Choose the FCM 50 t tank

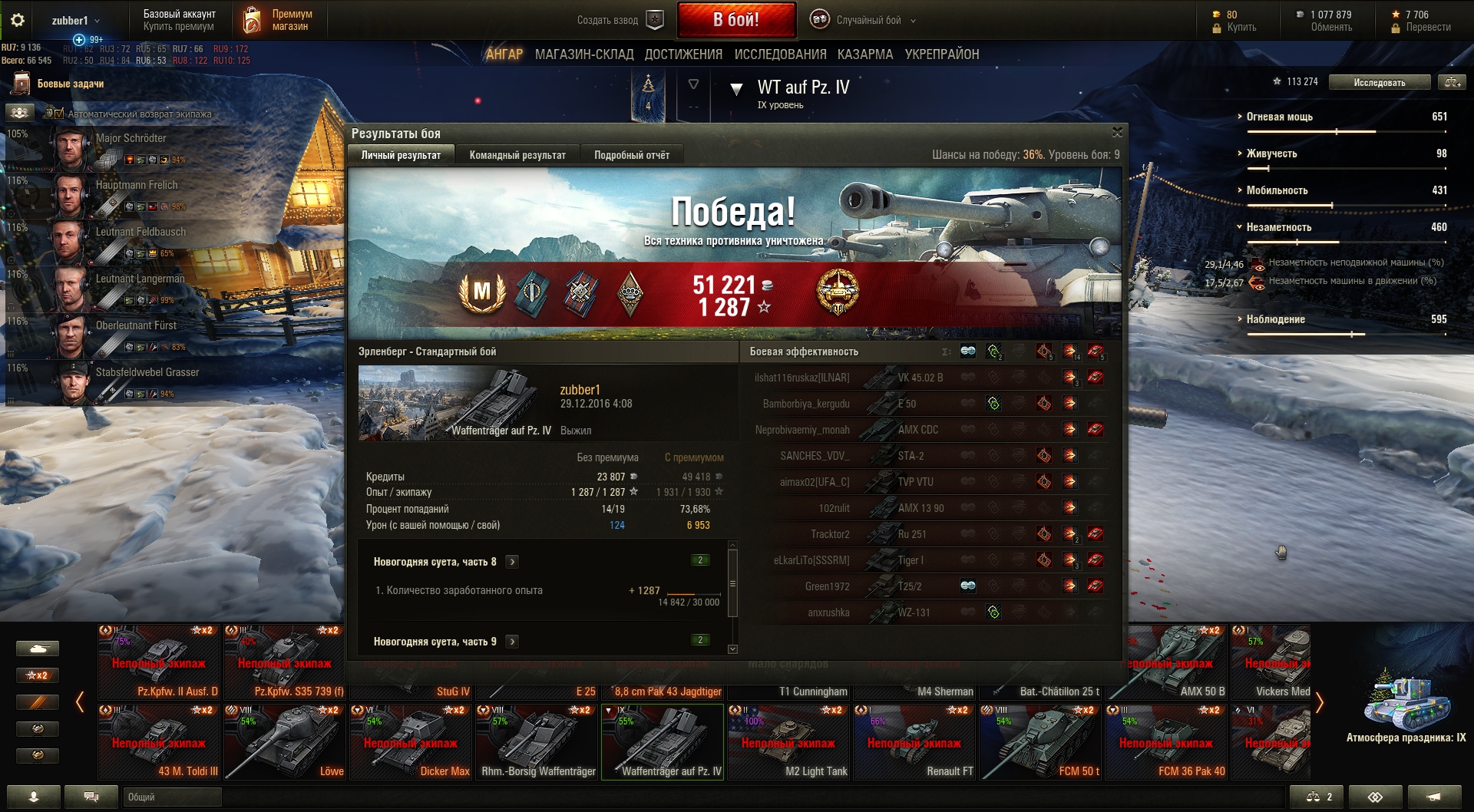(1040, 742)
